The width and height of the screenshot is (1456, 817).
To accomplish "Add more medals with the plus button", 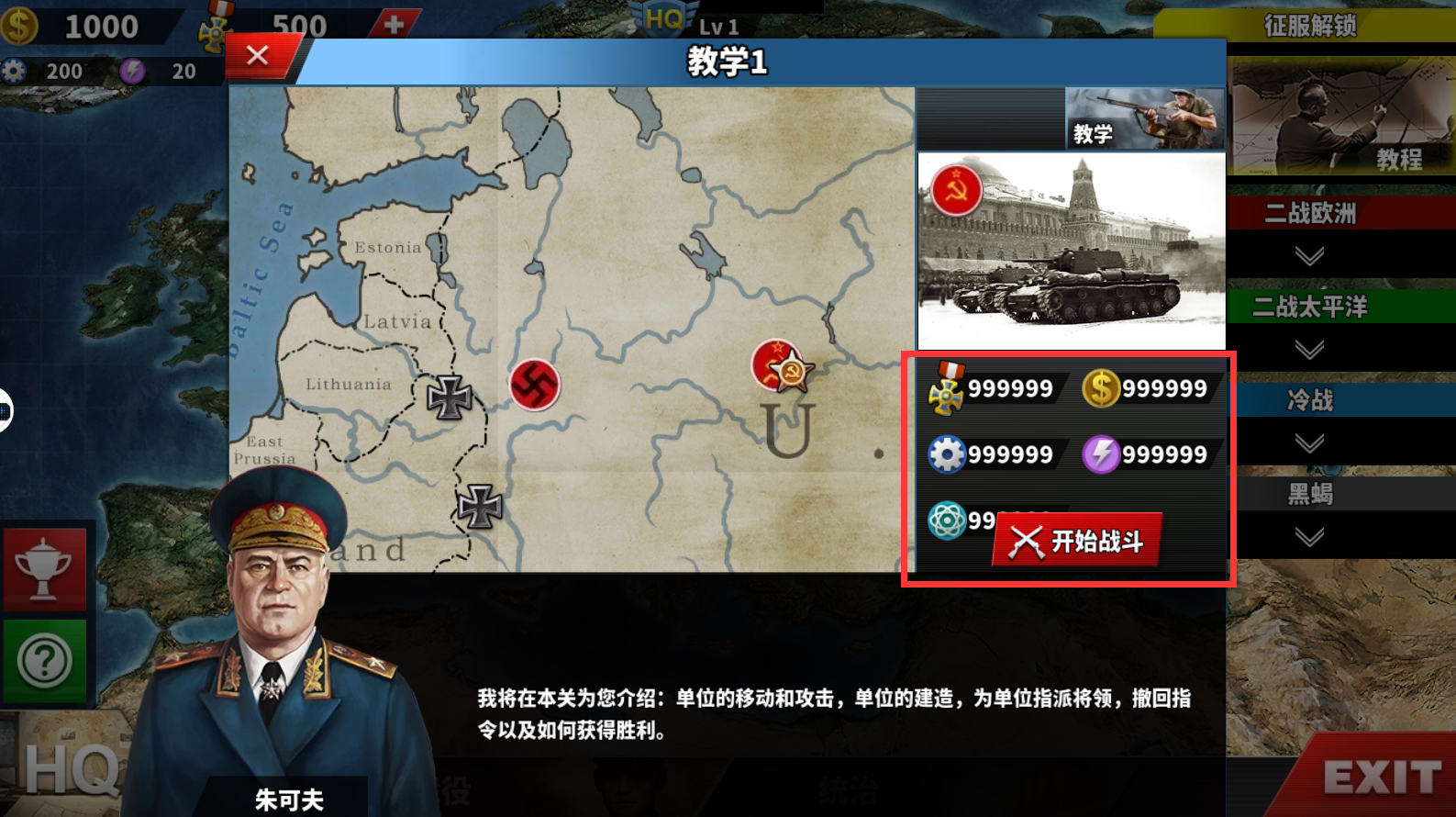I will point(394,24).
